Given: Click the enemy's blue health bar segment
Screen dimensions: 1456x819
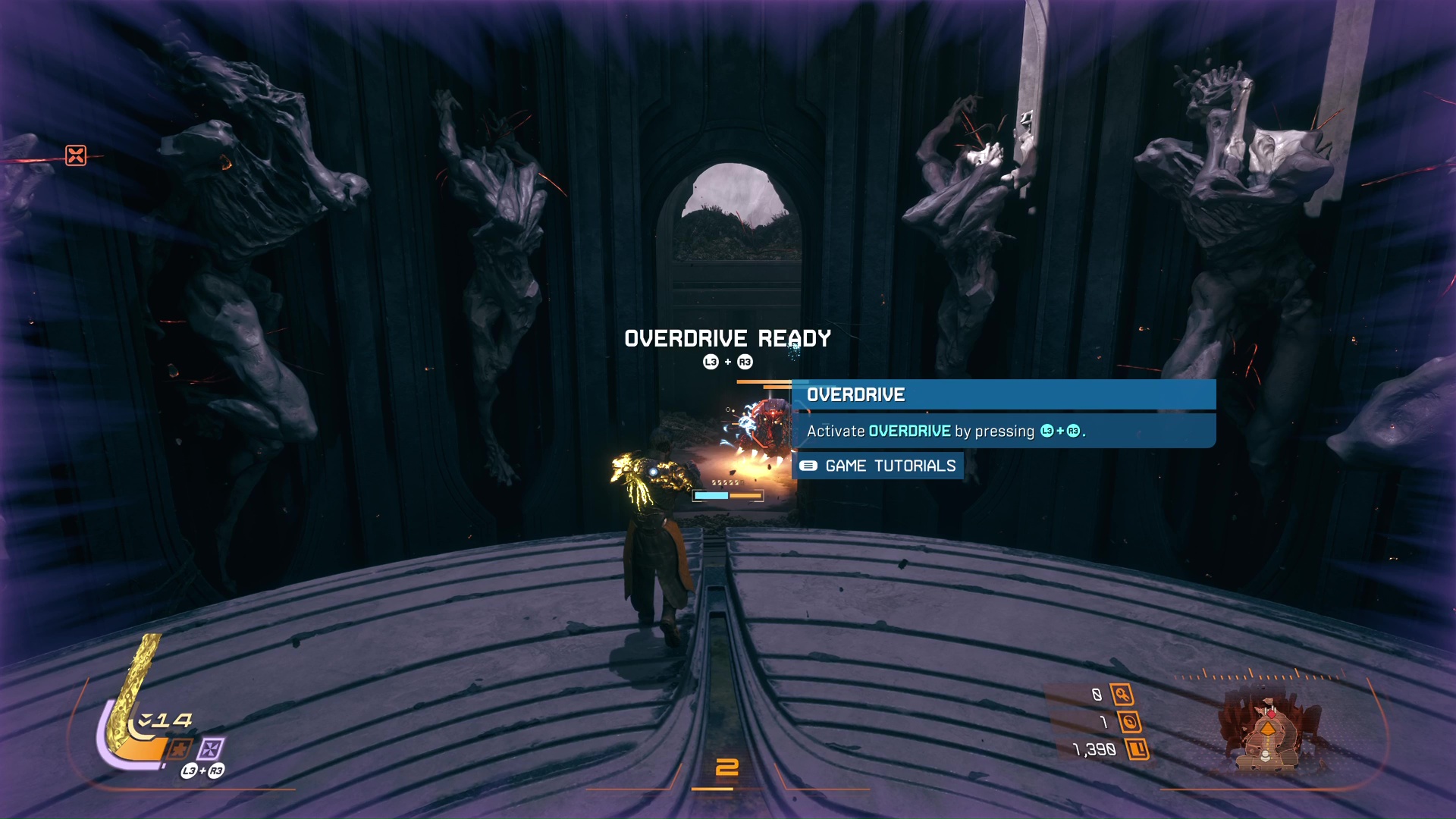Looking at the screenshot, I should click(x=711, y=495).
